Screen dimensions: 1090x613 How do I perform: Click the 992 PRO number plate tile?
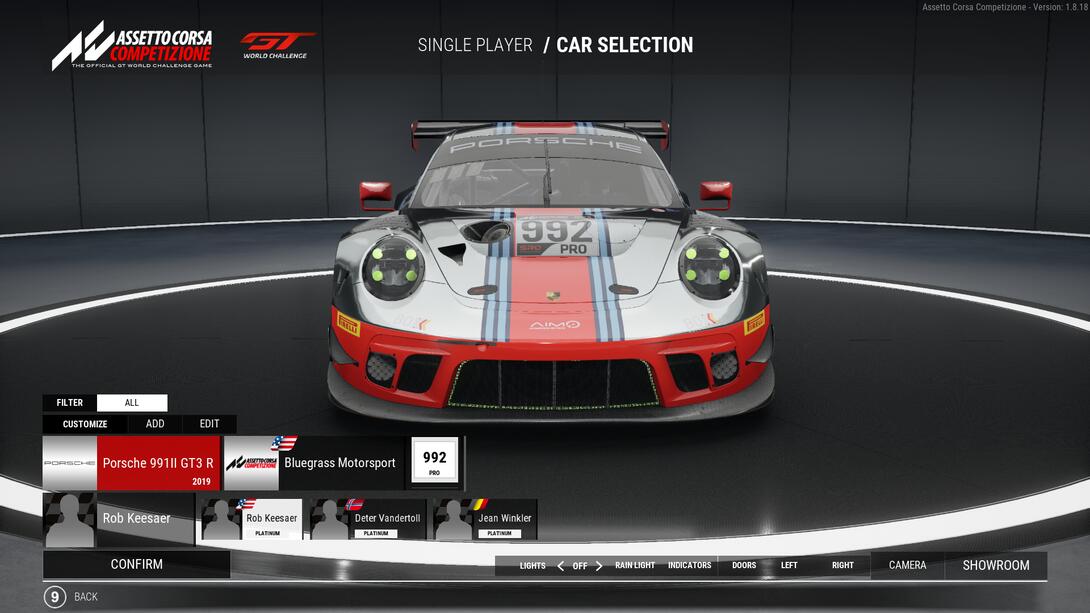(434, 462)
